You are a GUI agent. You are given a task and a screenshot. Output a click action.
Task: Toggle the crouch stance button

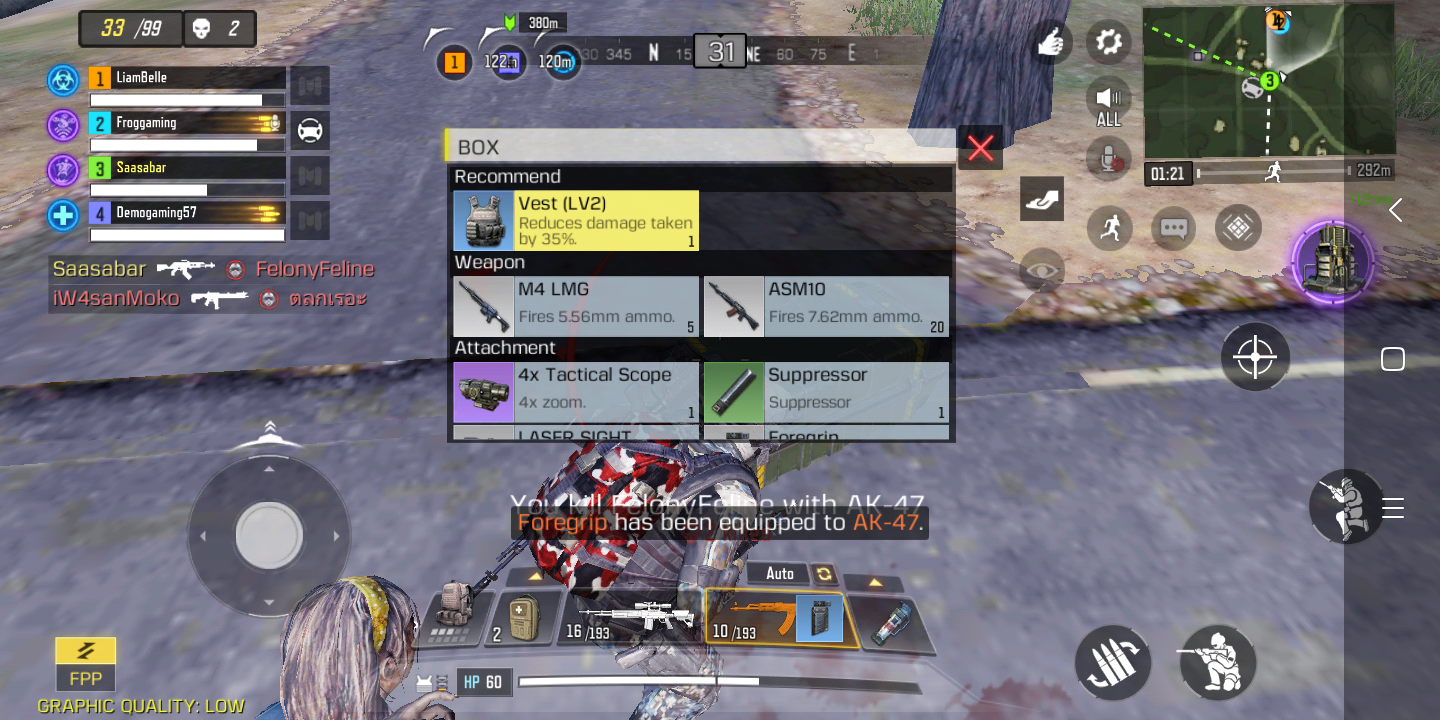coord(1217,661)
